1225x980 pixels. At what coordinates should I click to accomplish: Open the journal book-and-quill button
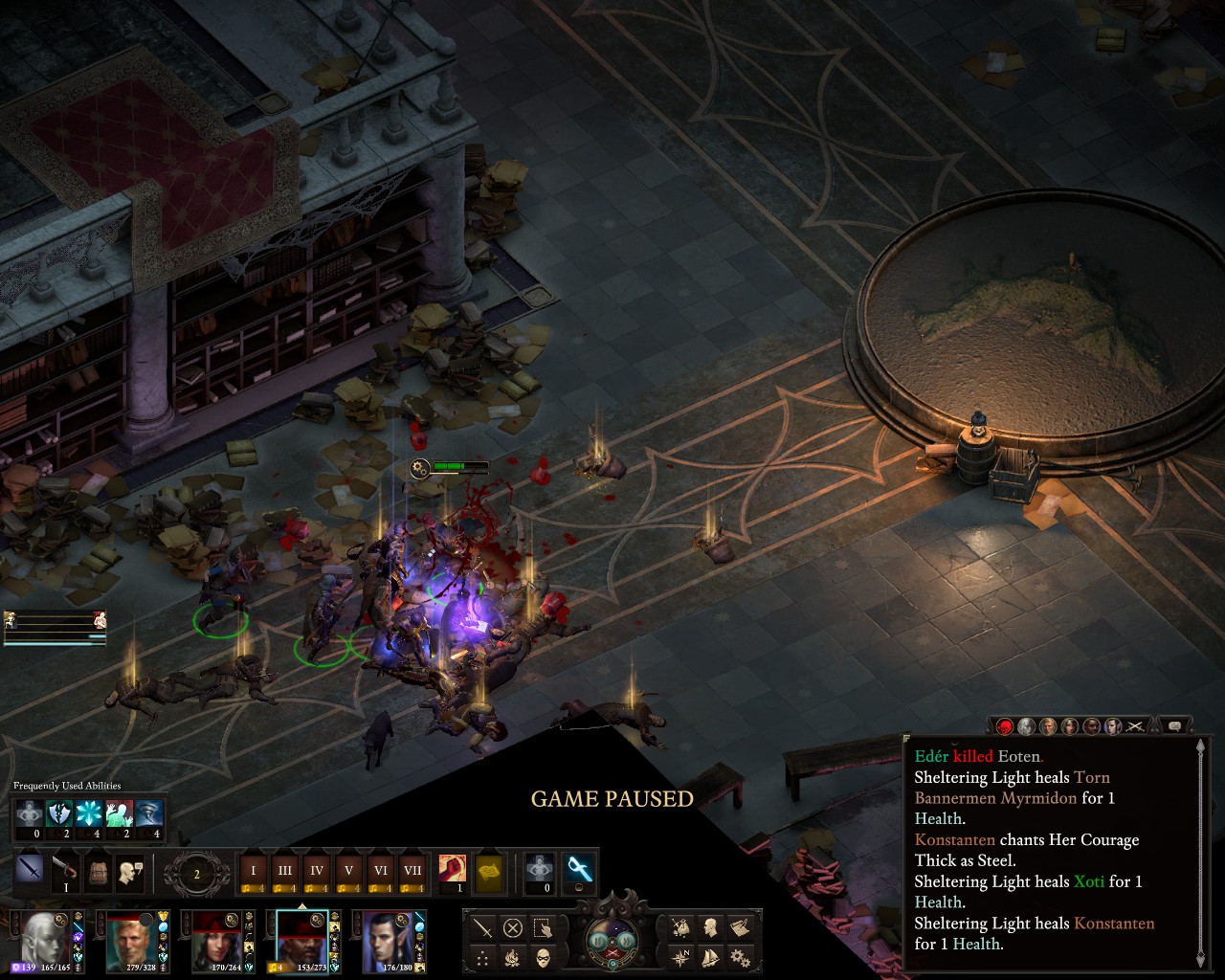click(739, 927)
